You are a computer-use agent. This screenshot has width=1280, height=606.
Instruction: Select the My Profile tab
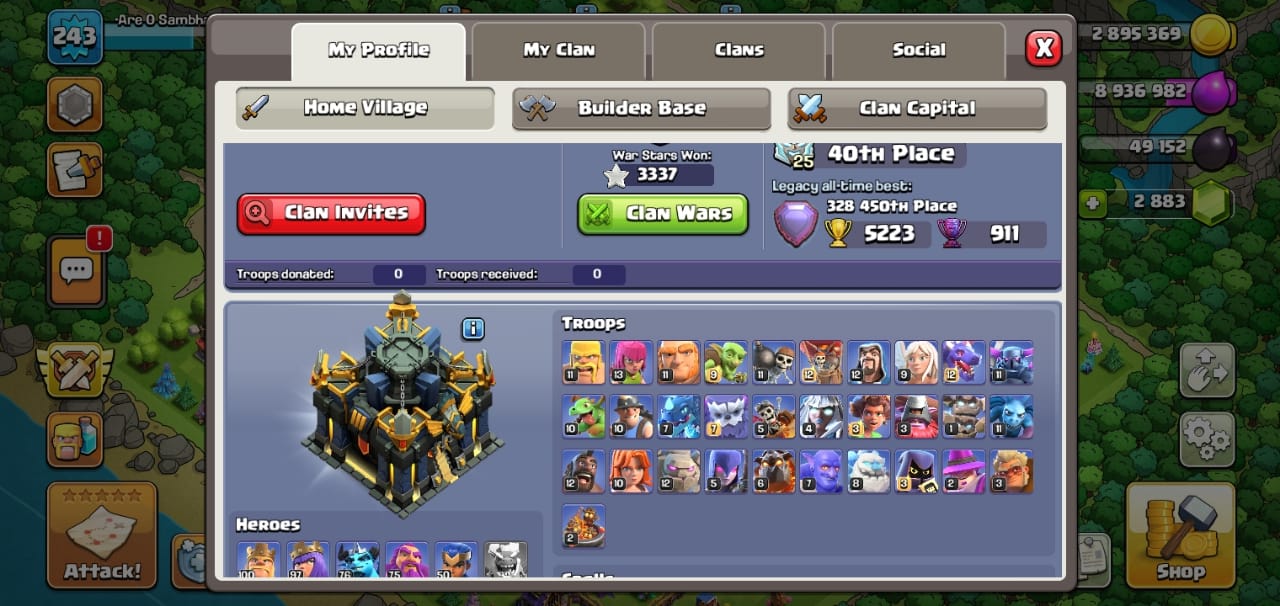pyautogui.click(x=378, y=50)
